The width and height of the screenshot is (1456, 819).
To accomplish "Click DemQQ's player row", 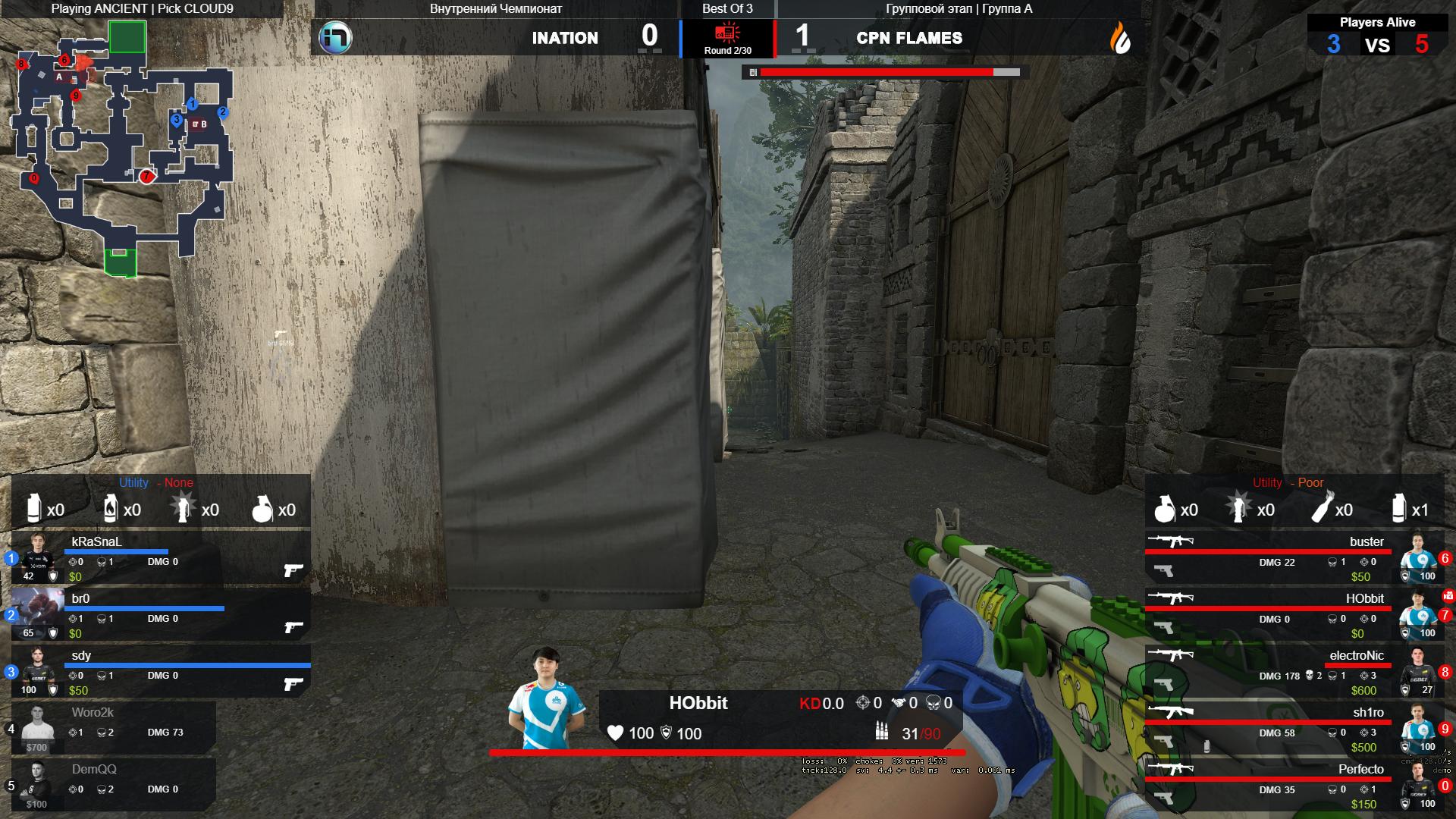I will [x=114, y=785].
